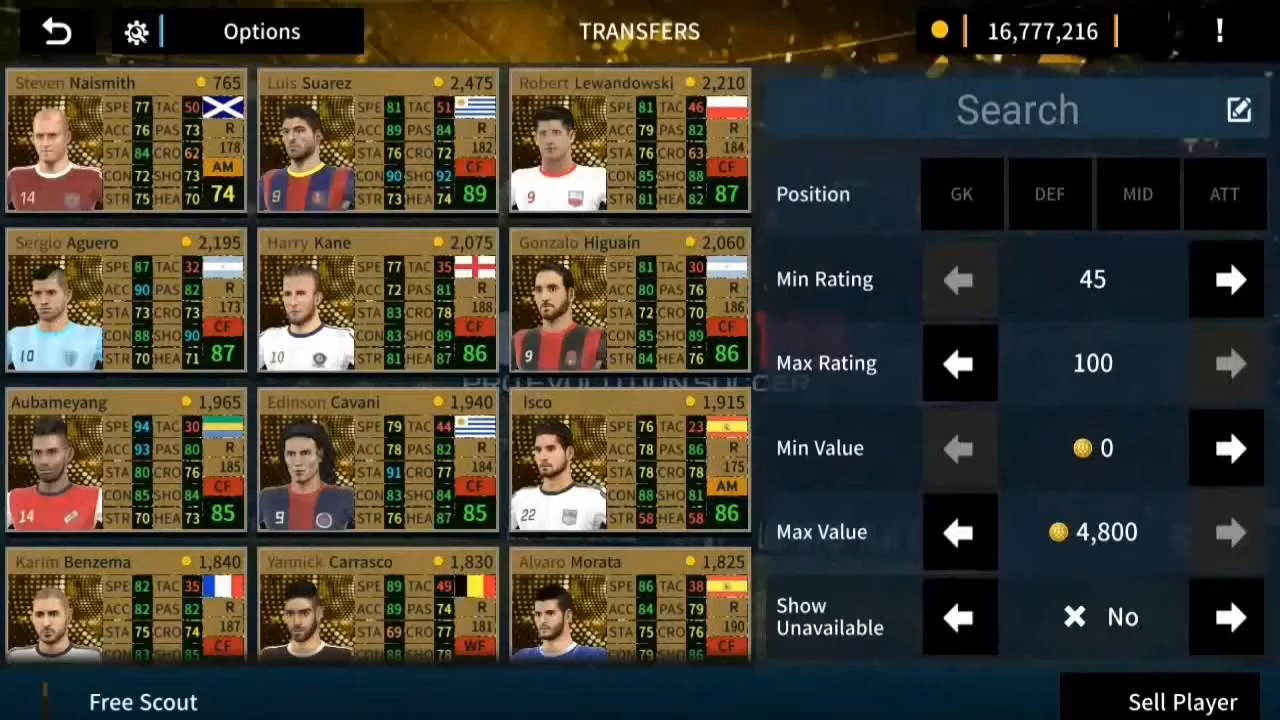The image size is (1280, 720).
Task: Switch to the TRANSFERS header
Action: pos(639,31)
